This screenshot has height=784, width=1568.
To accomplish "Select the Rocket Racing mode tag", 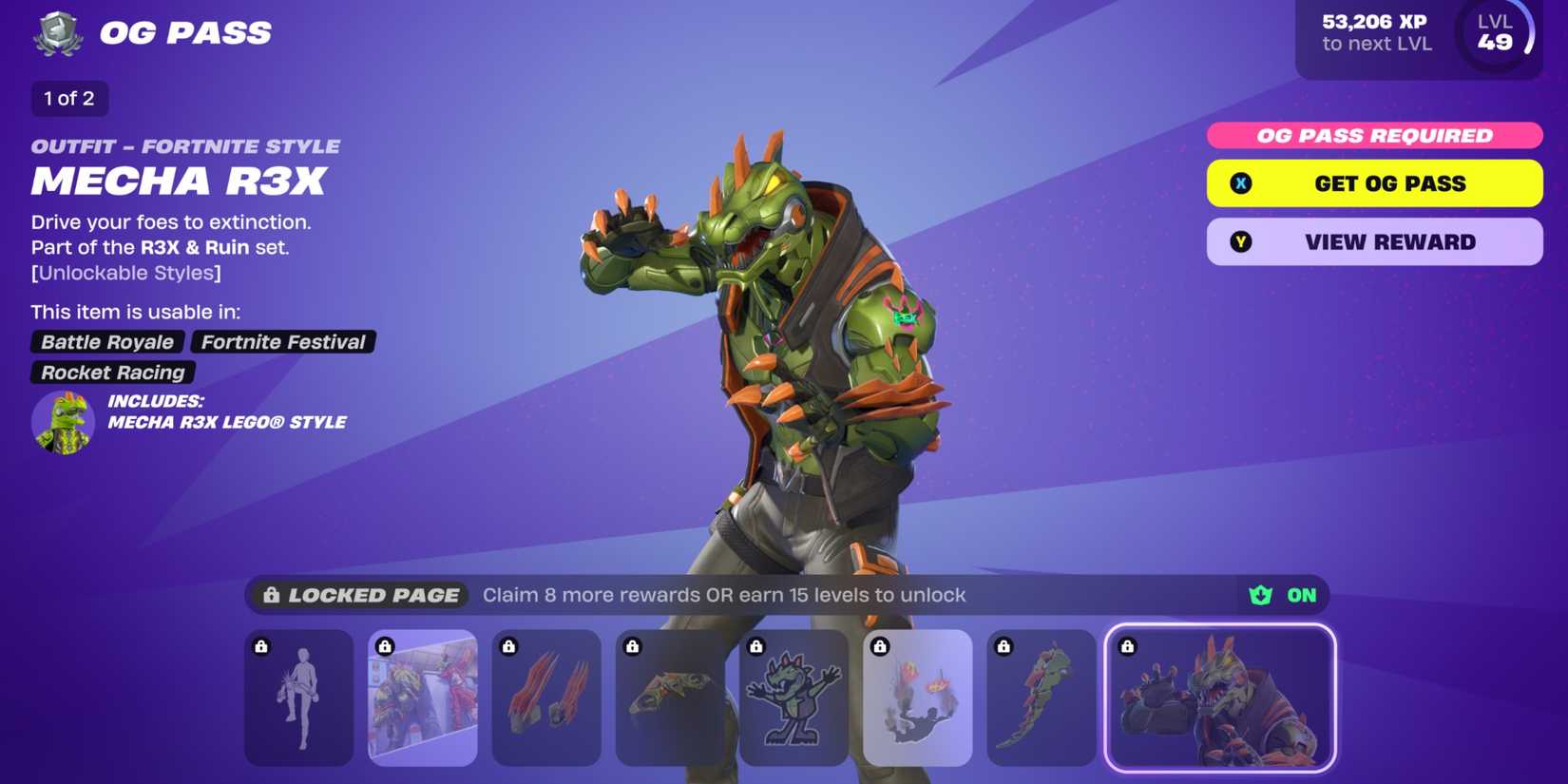I will click(111, 373).
